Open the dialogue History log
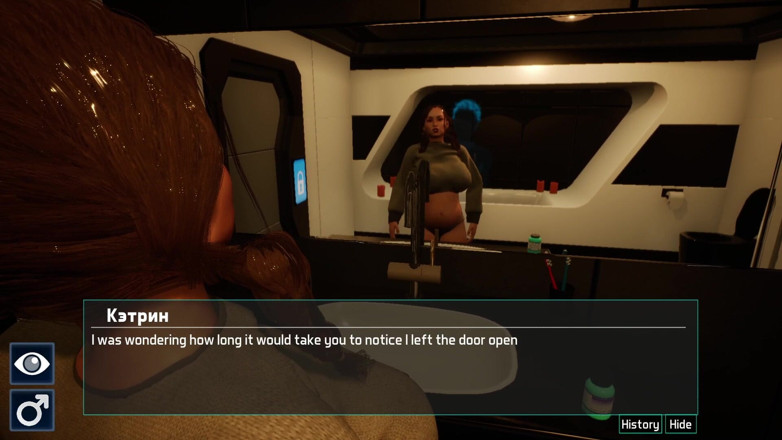 coord(640,425)
